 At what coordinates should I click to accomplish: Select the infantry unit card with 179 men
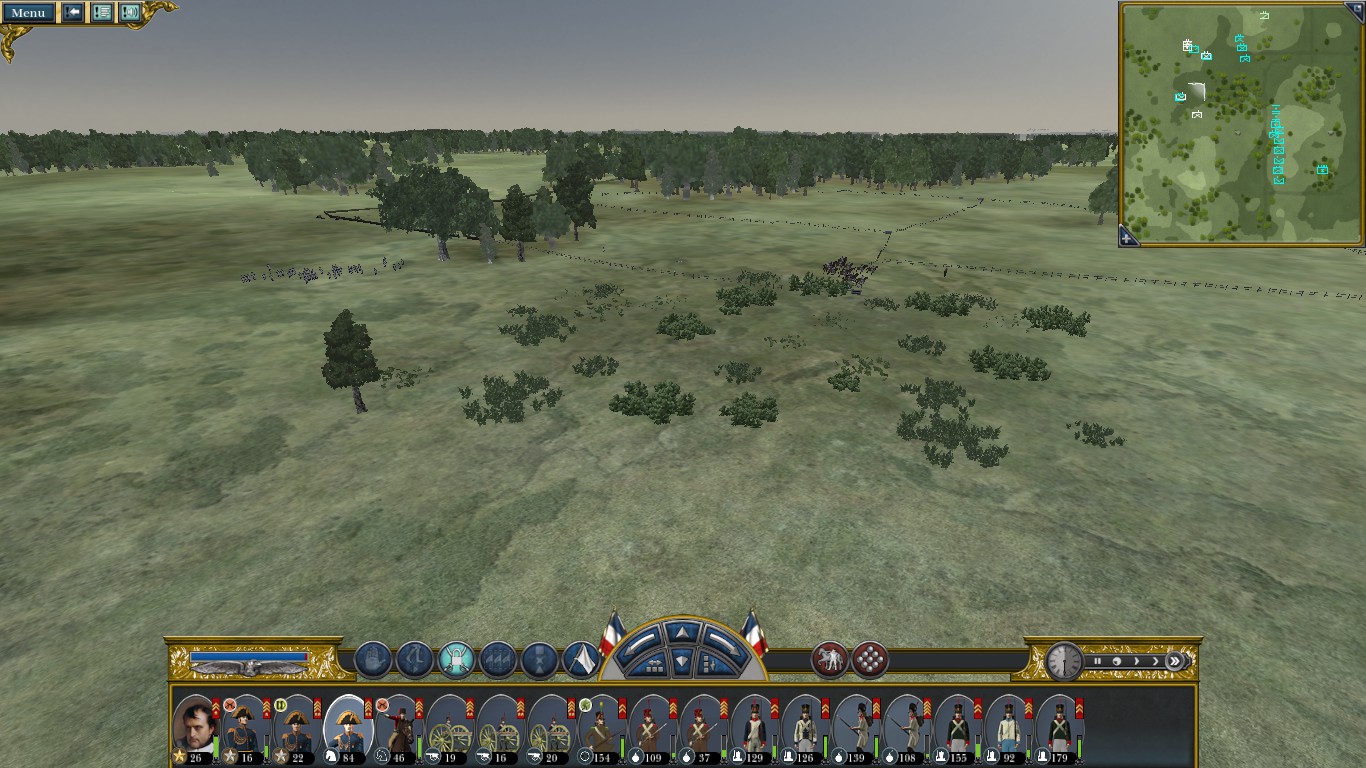tap(1059, 728)
